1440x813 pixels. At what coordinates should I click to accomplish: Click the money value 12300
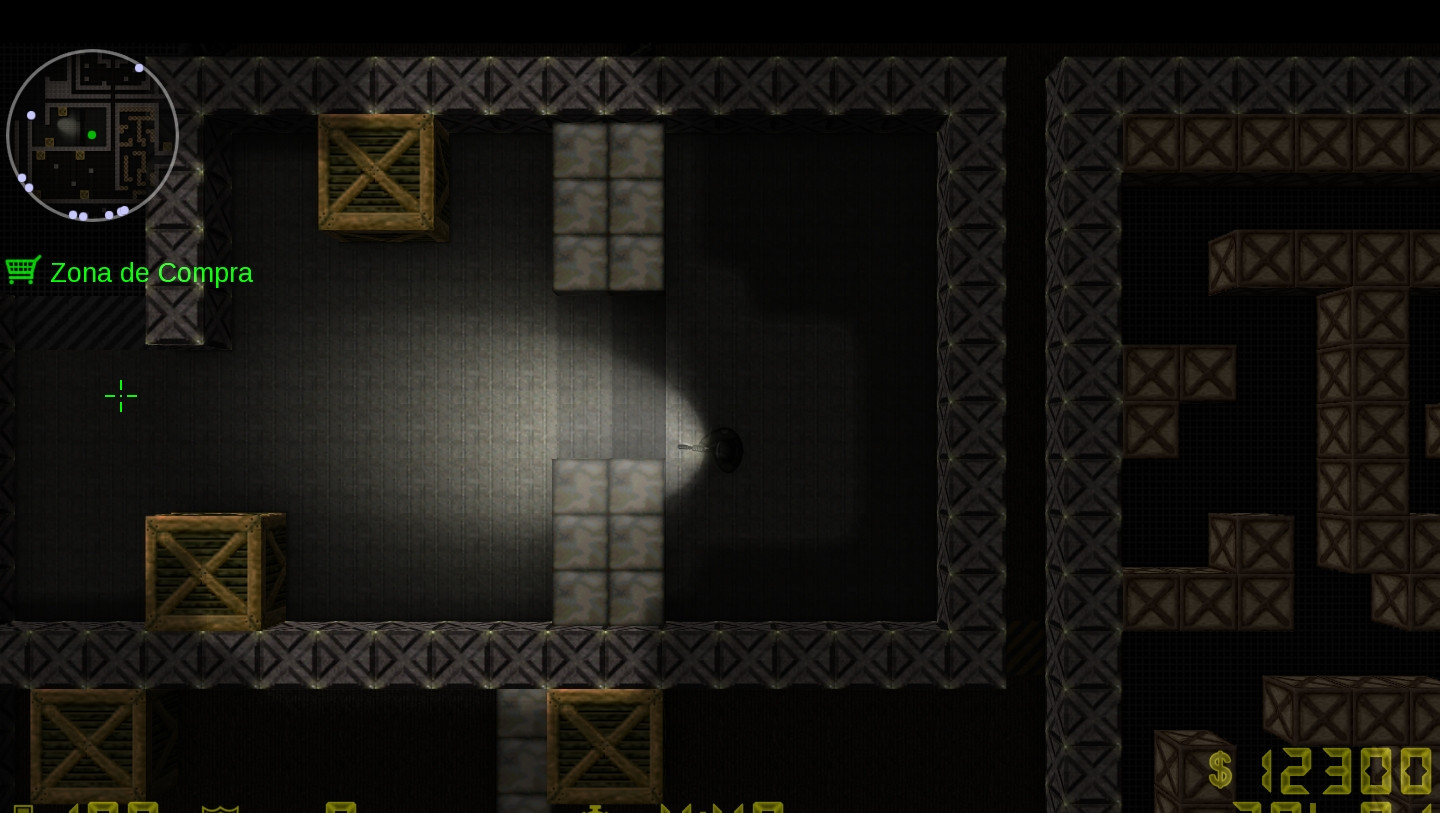point(1345,770)
